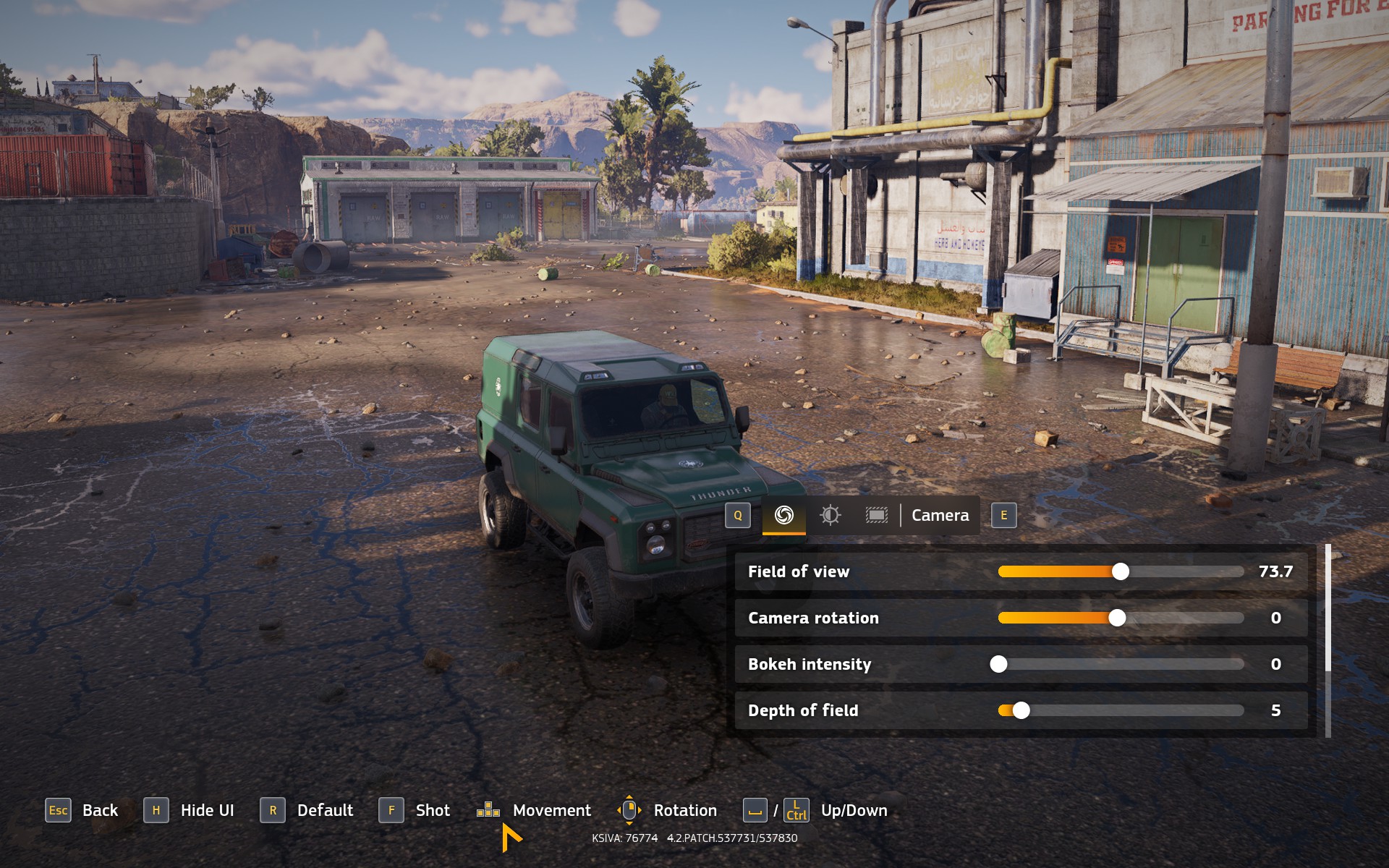This screenshot has height=868, width=1389.
Task: Click the spacebar key icon for Up/Down
Action: [x=755, y=810]
